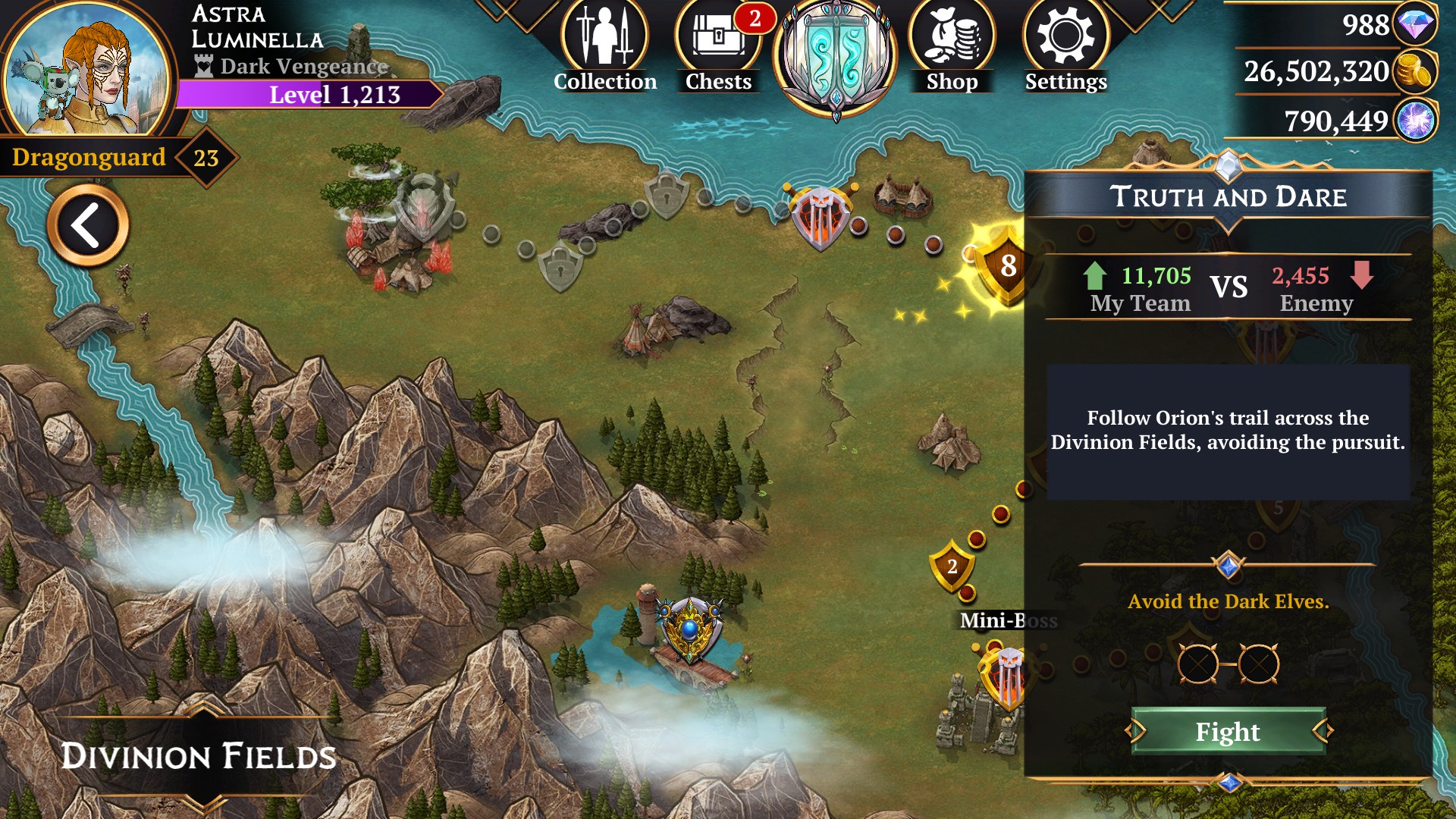Click the Level 1,213 purple bar

pos(311,95)
